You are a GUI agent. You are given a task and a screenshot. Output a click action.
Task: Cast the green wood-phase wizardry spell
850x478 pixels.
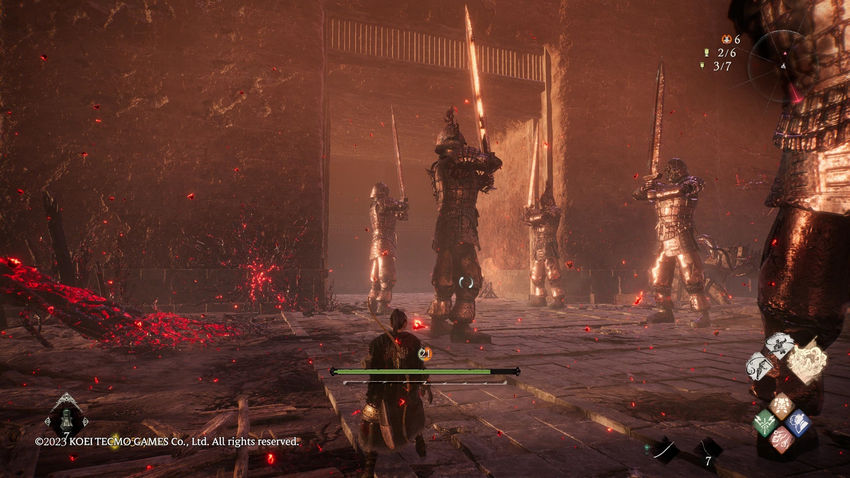click(x=764, y=422)
